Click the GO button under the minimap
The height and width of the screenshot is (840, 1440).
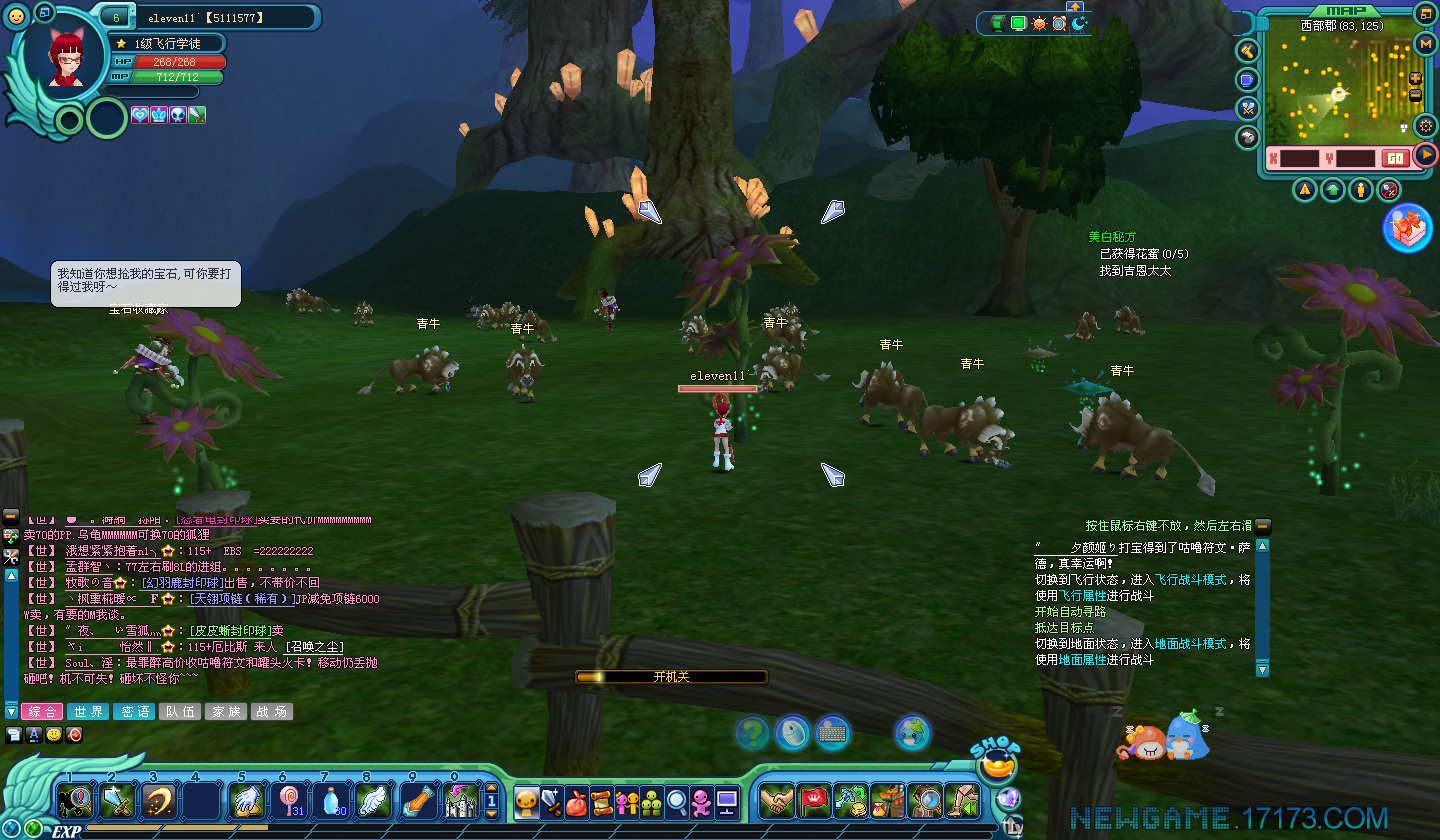pyautogui.click(x=1394, y=158)
